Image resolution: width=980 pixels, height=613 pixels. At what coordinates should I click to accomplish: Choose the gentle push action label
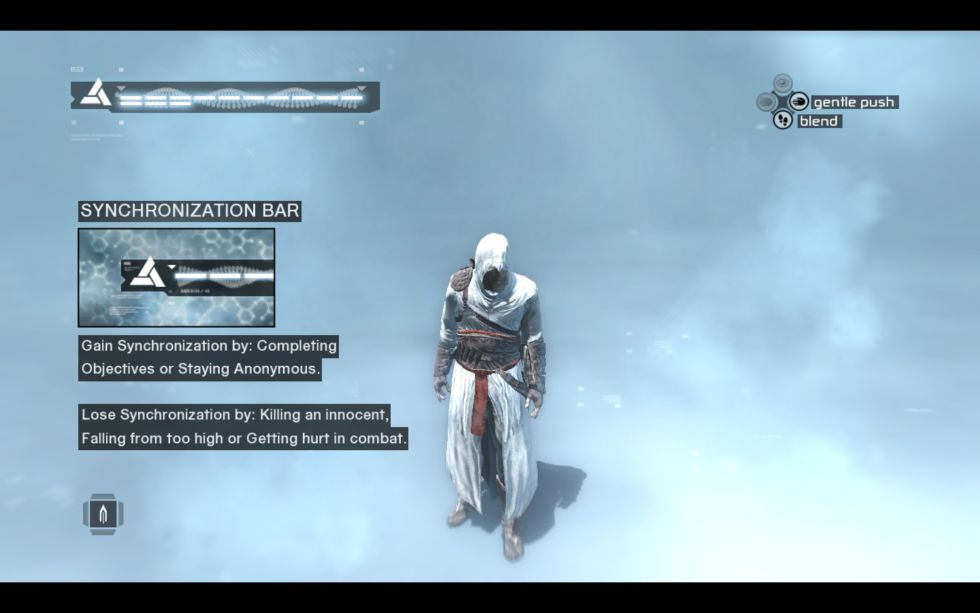853,102
